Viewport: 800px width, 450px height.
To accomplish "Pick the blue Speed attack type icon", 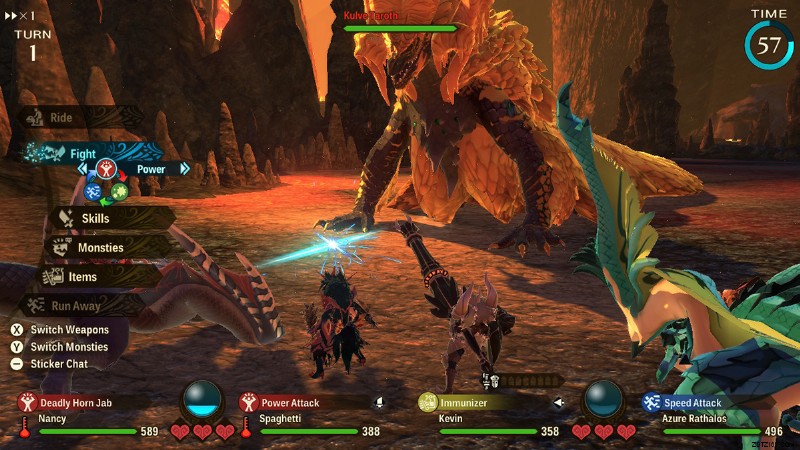I will point(93,191).
